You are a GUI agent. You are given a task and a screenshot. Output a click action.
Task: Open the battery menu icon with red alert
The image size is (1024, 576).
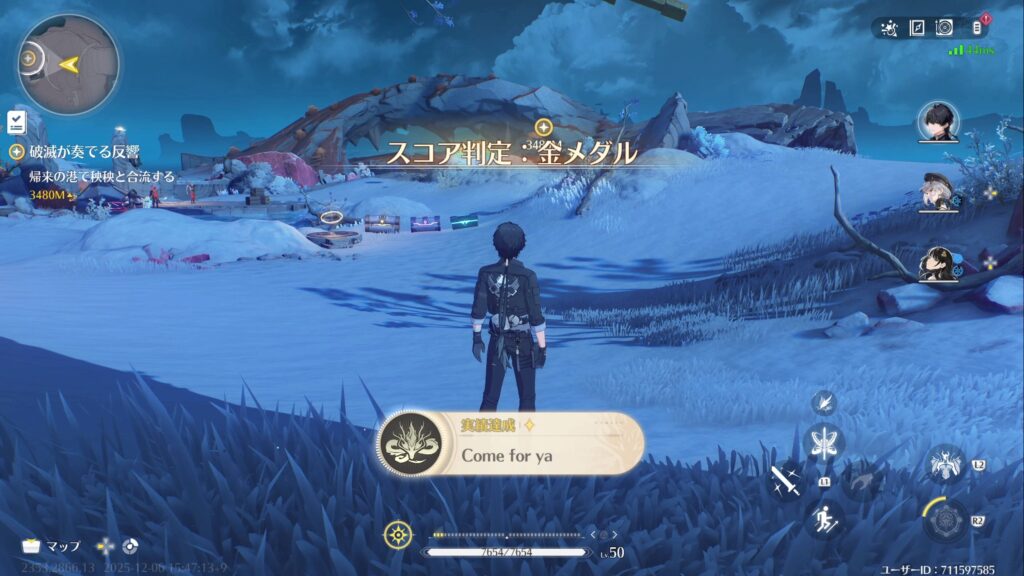978,27
